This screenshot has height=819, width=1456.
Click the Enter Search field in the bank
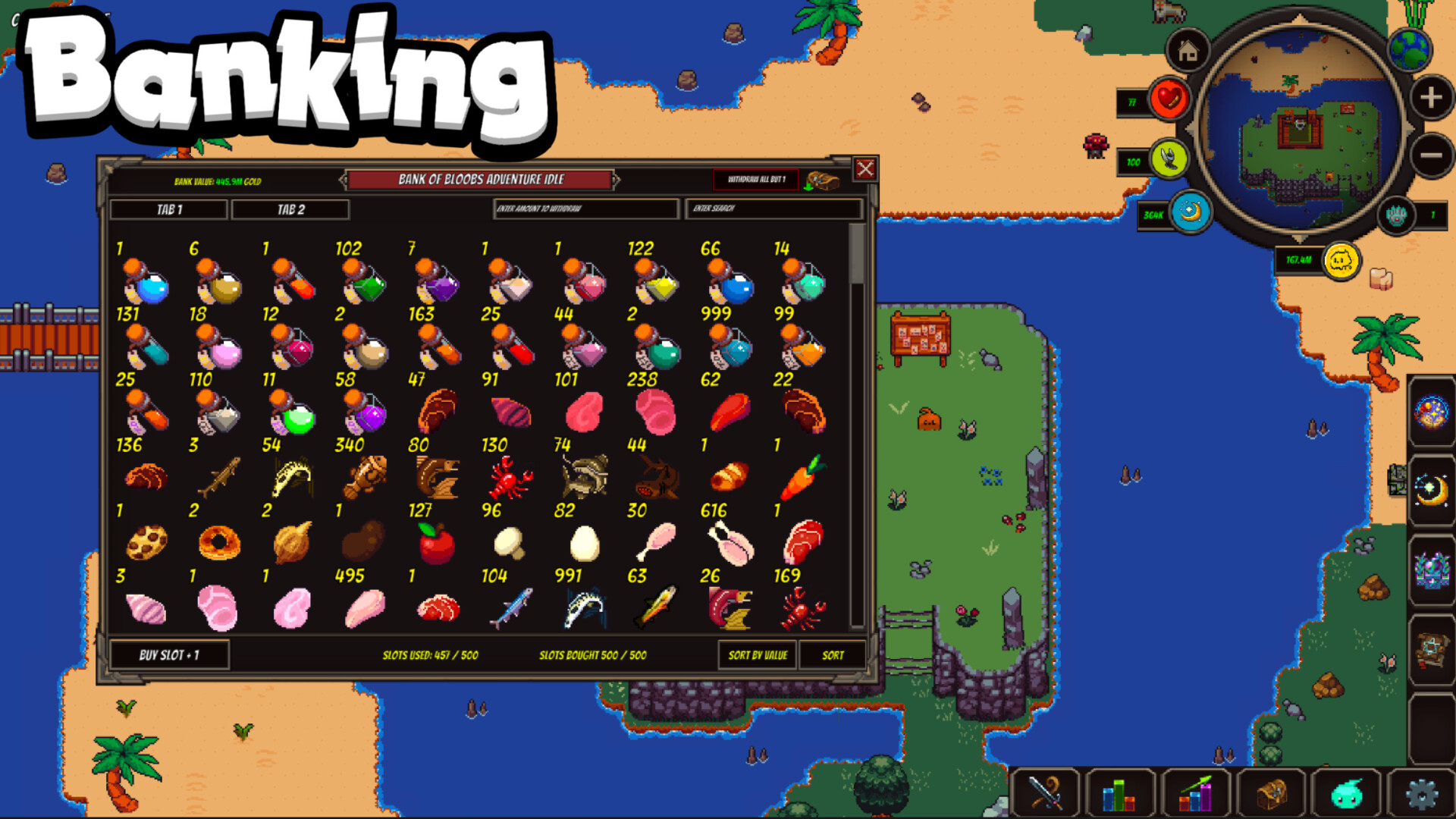773,209
